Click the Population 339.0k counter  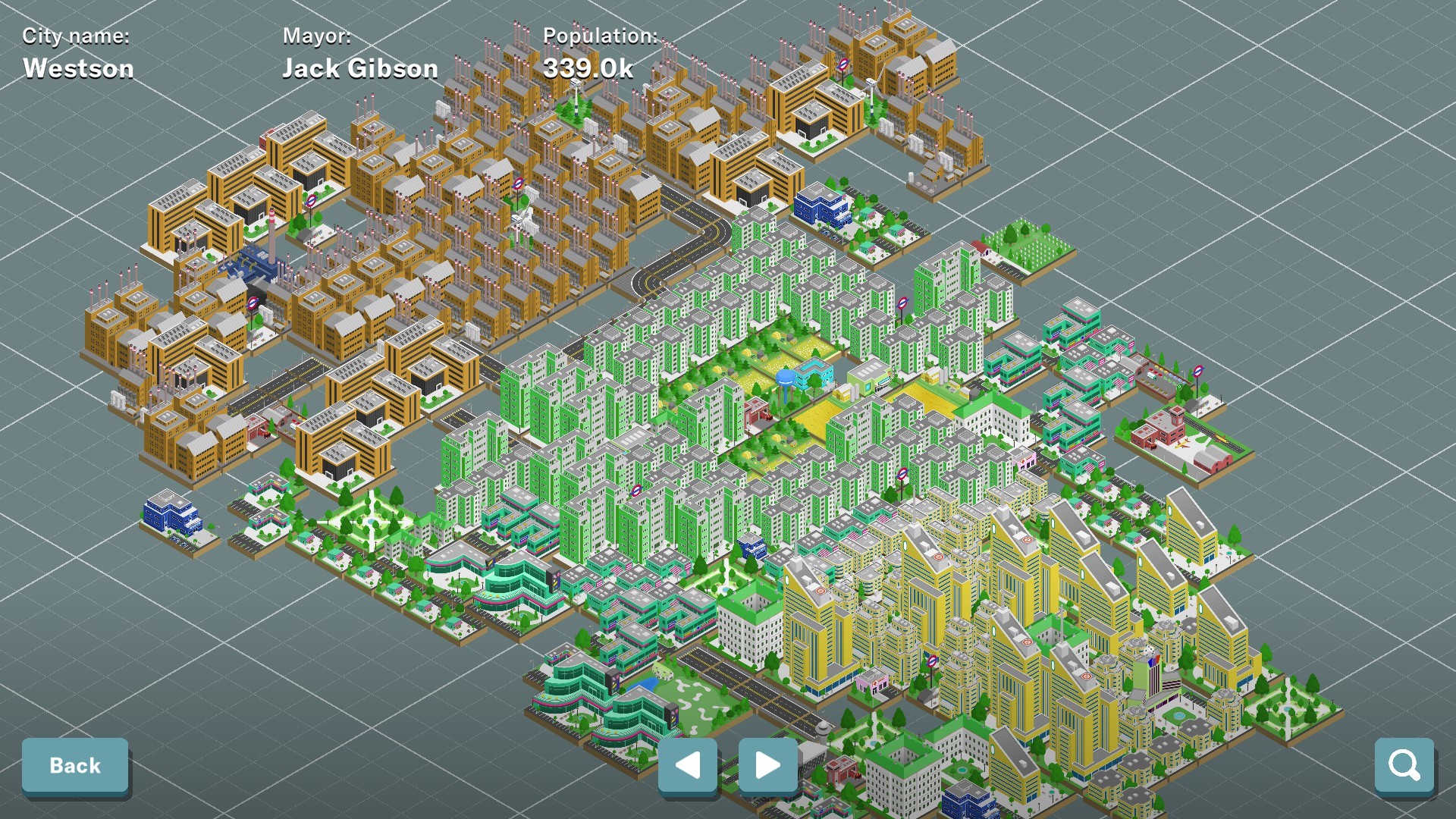(x=591, y=67)
